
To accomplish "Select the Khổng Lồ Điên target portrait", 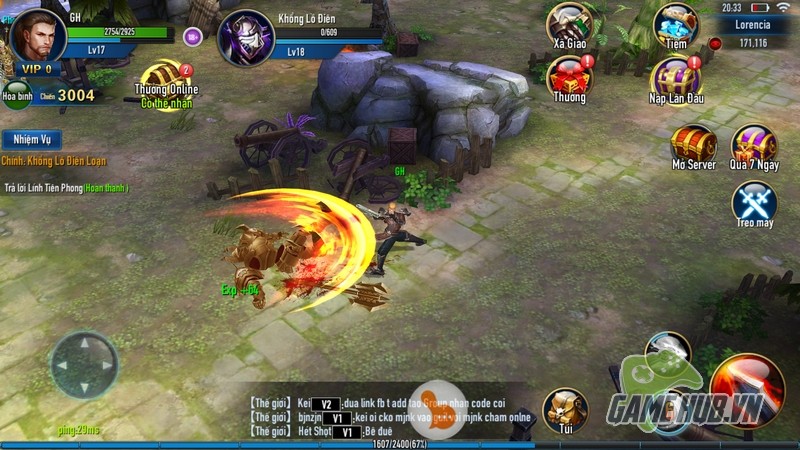I will 245,38.
